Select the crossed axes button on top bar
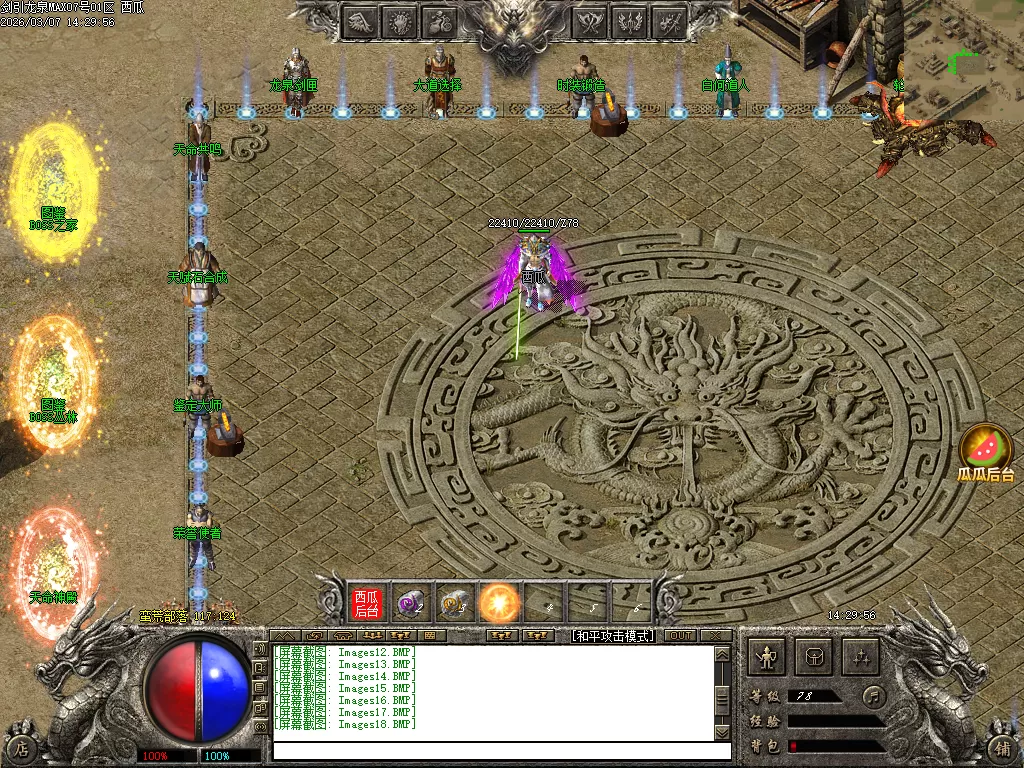The width and height of the screenshot is (1024, 768). (592, 21)
